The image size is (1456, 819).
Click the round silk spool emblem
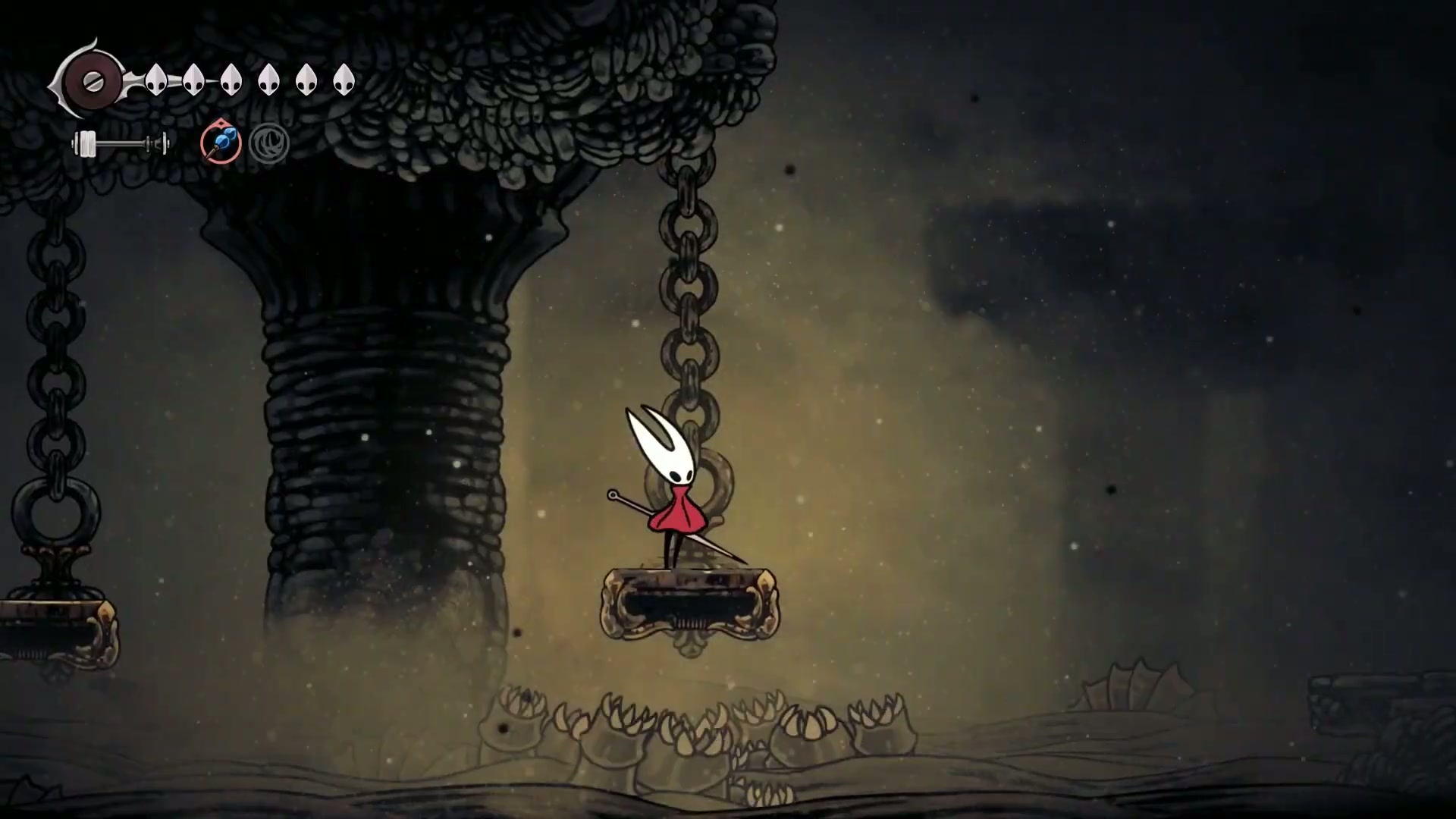(x=93, y=80)
